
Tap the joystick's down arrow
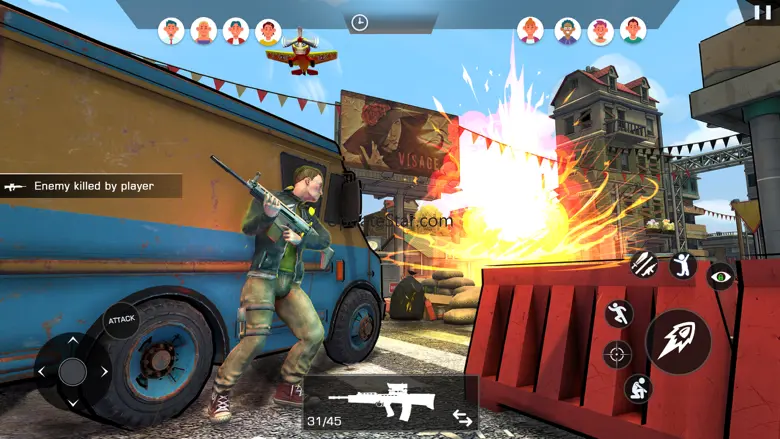tap(72, 403)
